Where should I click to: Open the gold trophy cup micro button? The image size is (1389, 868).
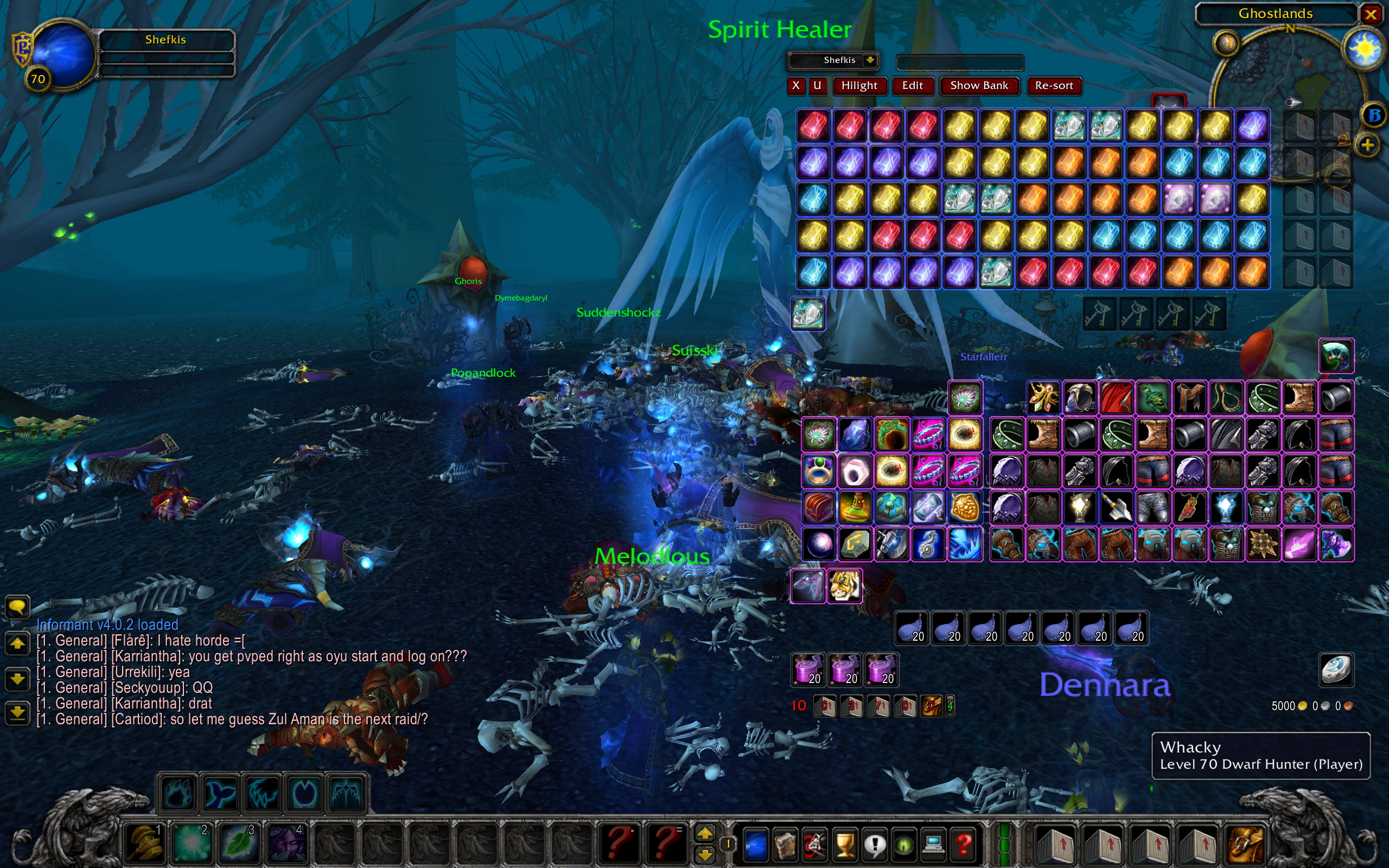tap(845, 844)
